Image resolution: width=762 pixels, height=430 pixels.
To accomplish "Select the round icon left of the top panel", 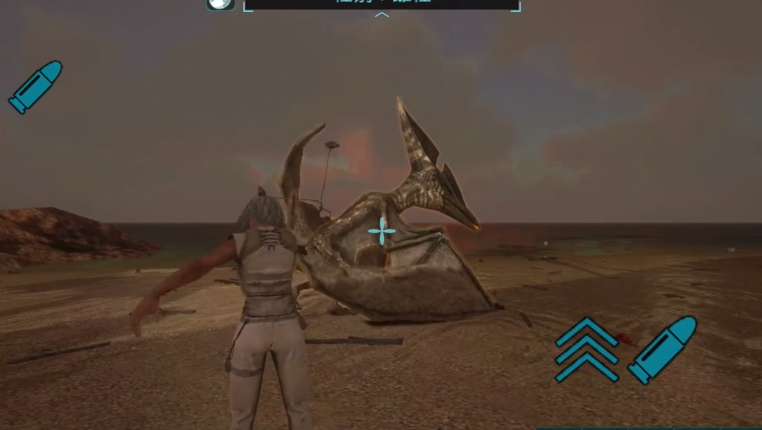I will [x=220, y=4].
